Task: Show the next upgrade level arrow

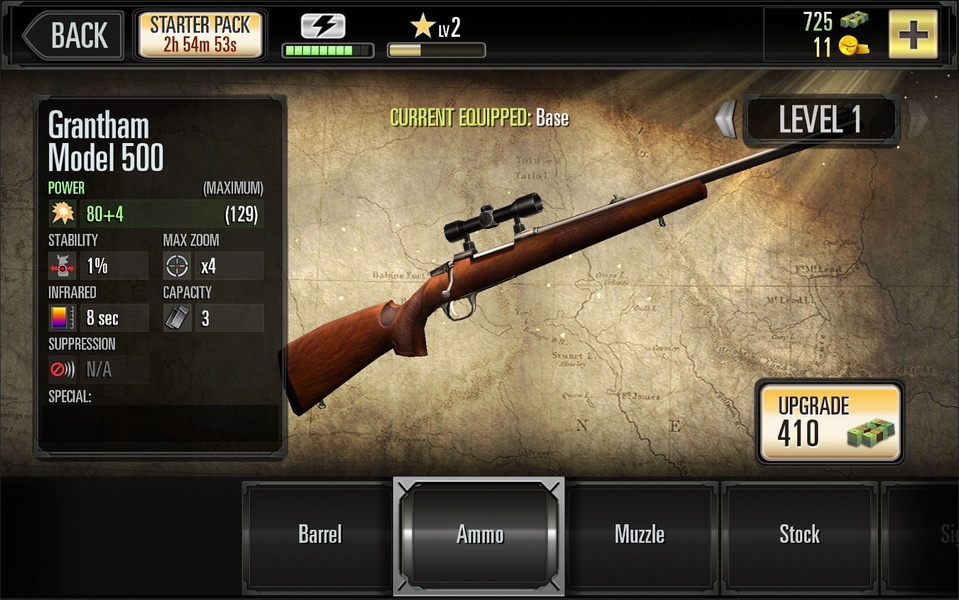Action: click(915, 120)
